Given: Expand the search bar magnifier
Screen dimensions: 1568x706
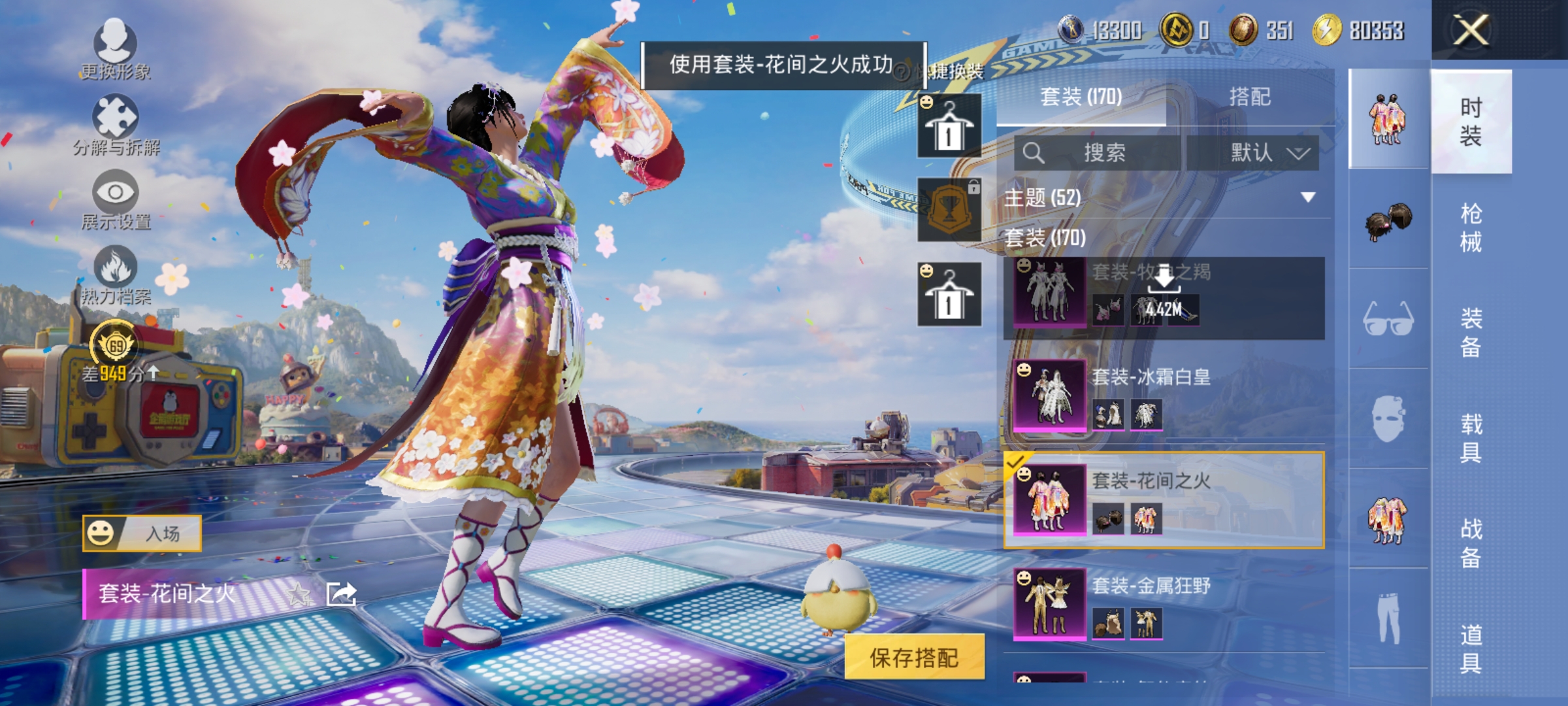Looking at the screenshot, I should click(1036, 152).
